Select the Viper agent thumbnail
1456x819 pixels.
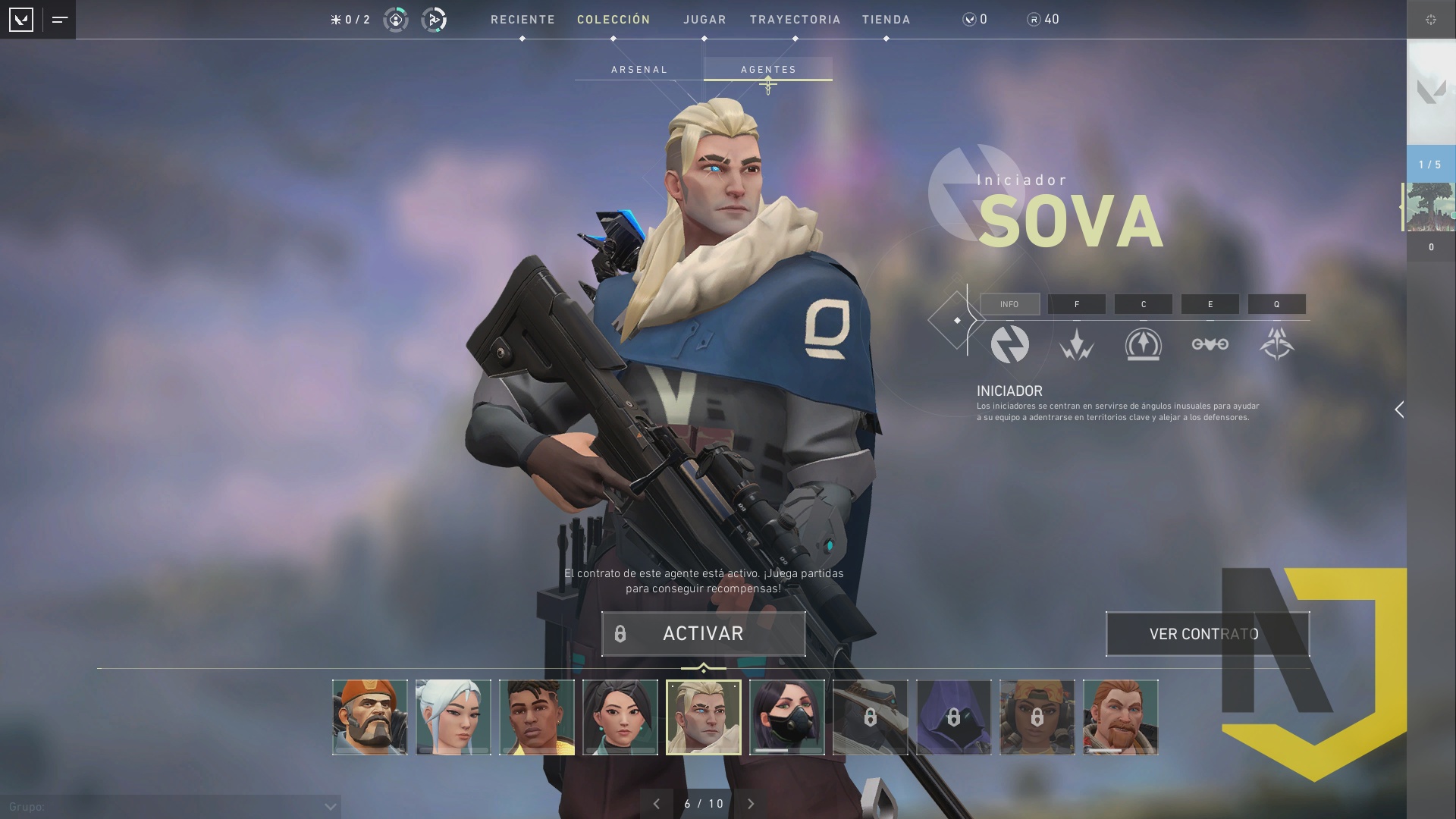coord(786,717)
